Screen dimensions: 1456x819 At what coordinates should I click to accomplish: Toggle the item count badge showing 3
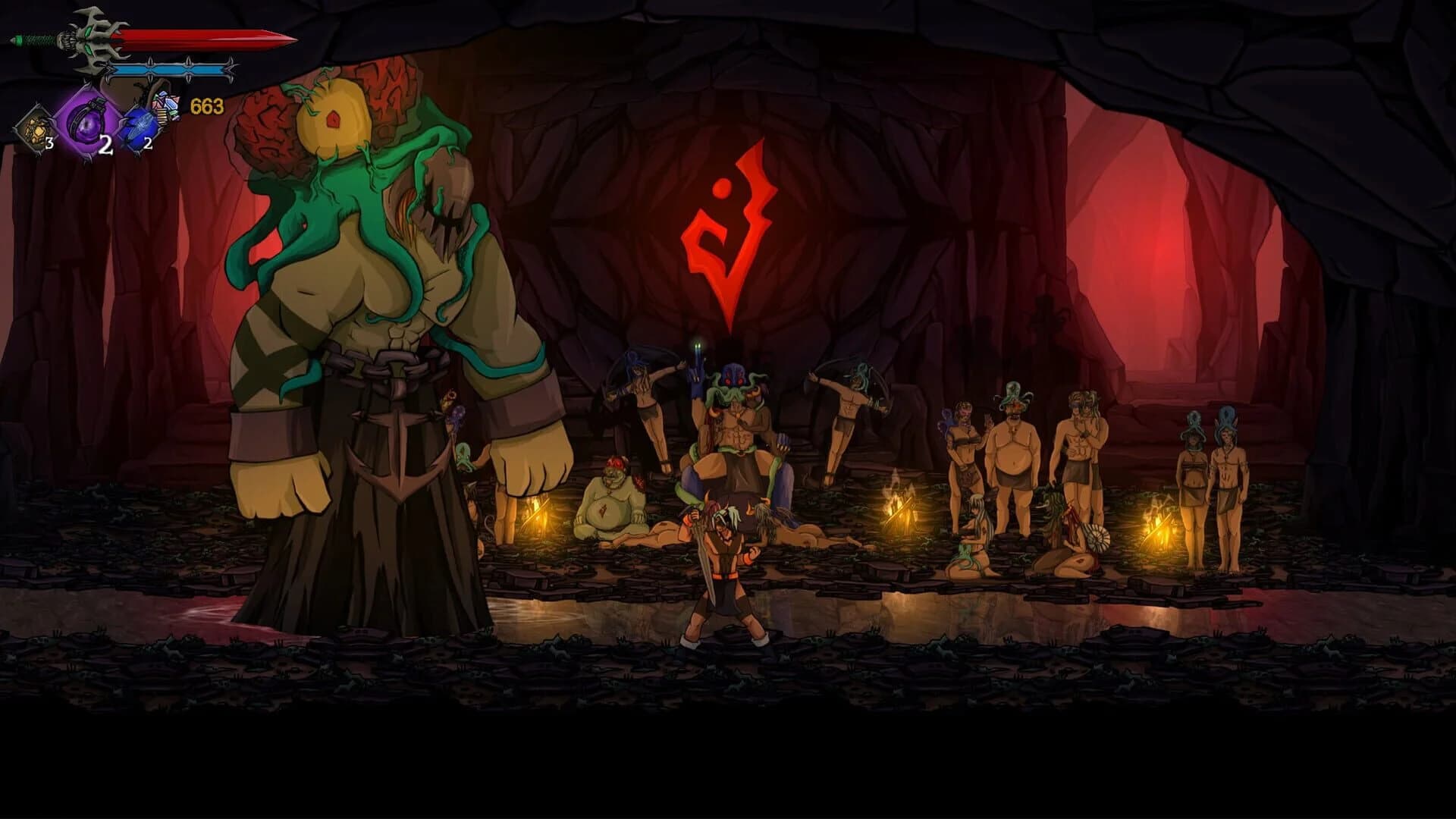click(x=49, y=143)
